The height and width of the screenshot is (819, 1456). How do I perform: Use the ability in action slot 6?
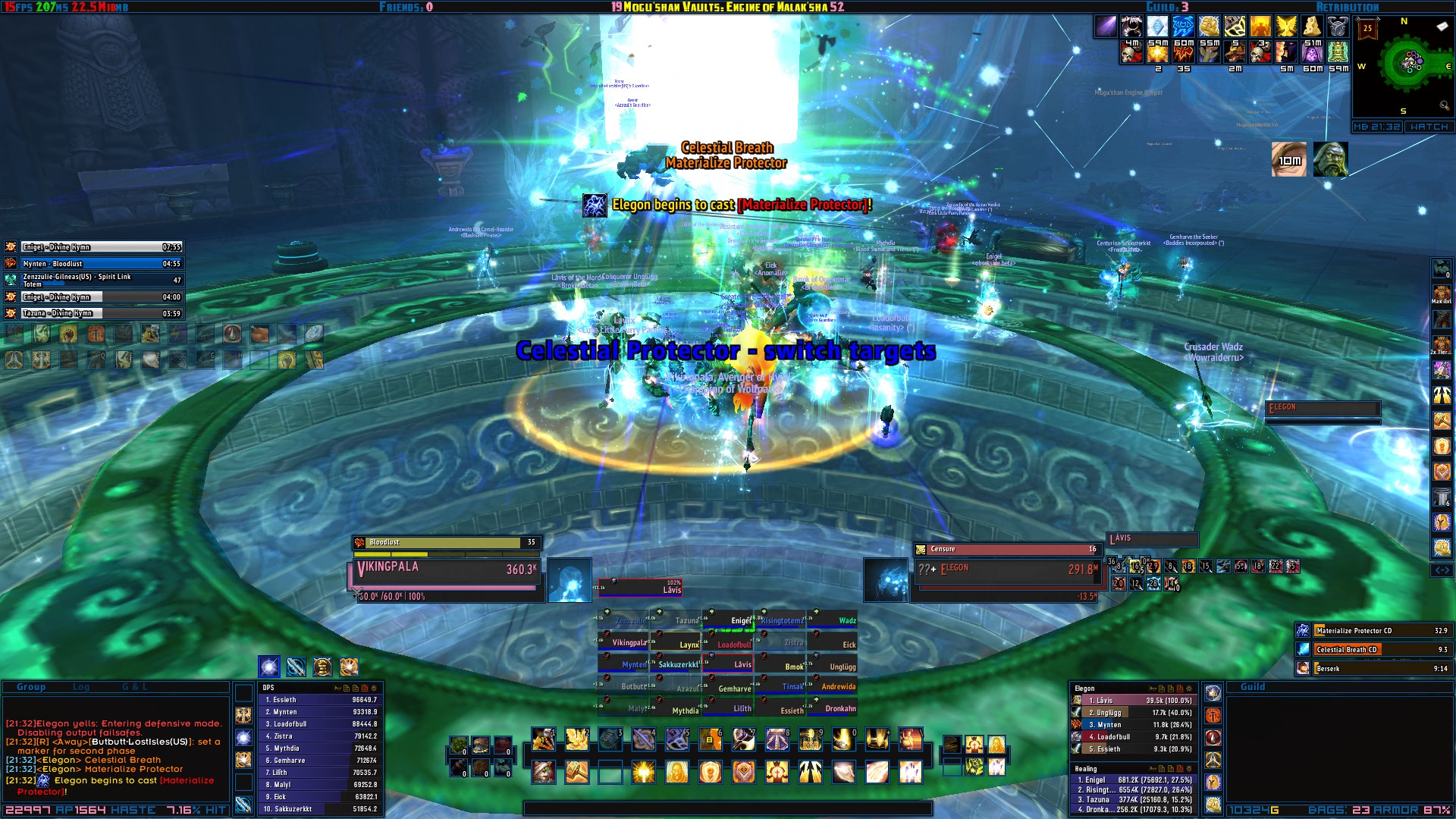pos(711,739)
